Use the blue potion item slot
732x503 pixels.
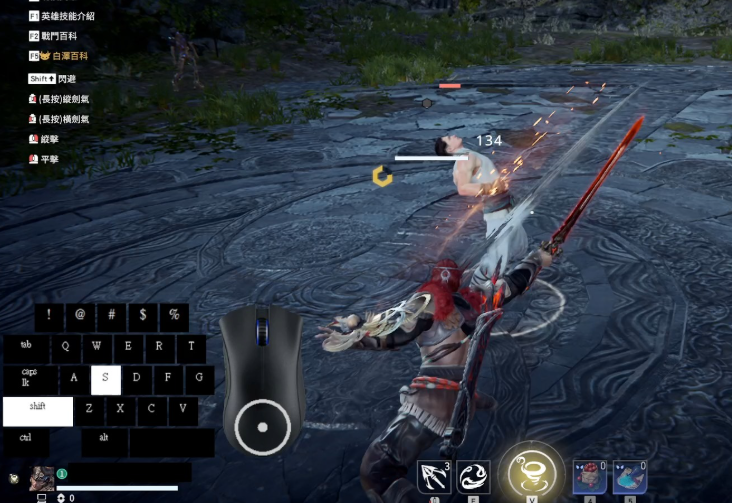(x=629, y=476)
